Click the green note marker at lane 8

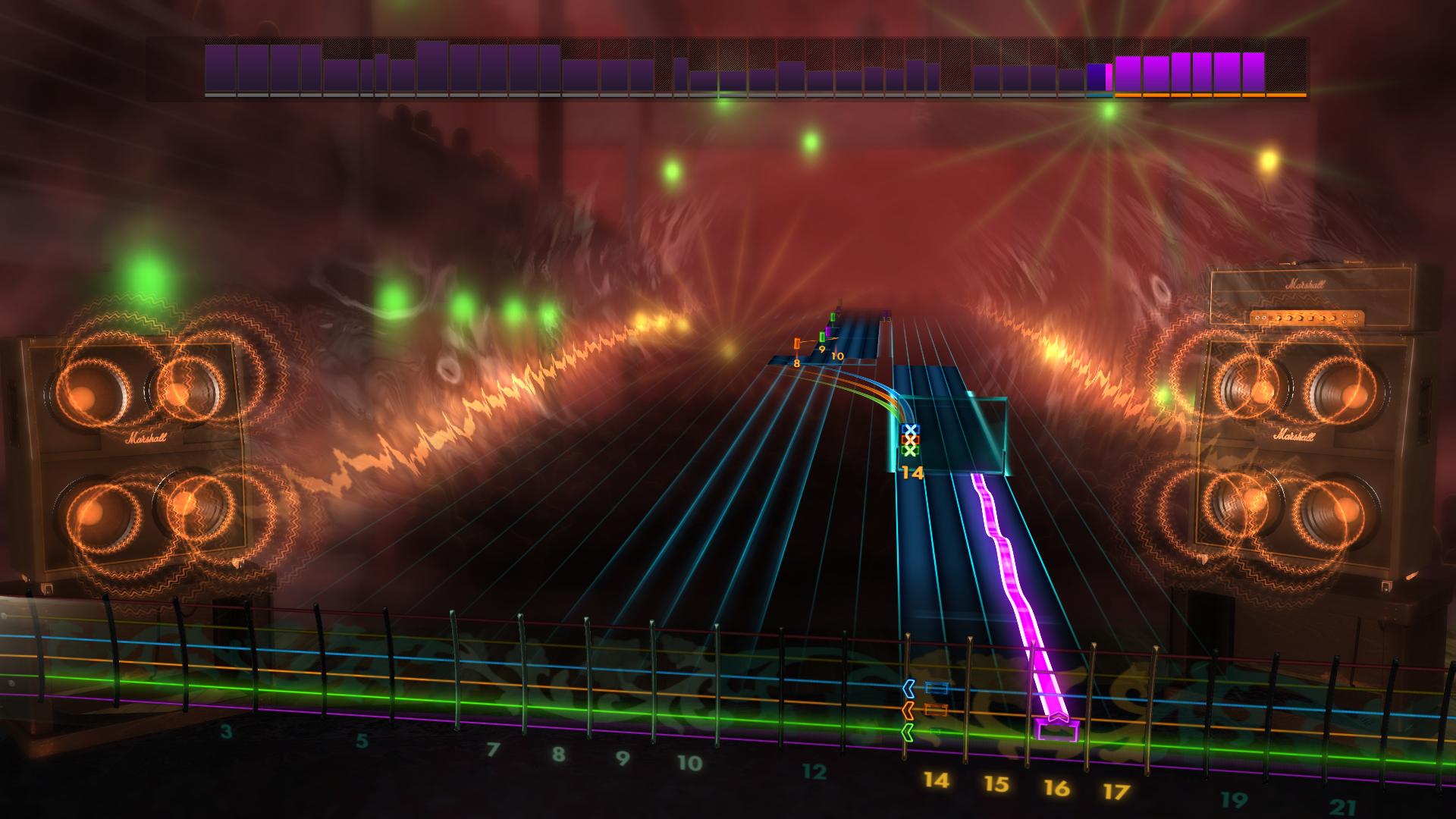(822, 337)
